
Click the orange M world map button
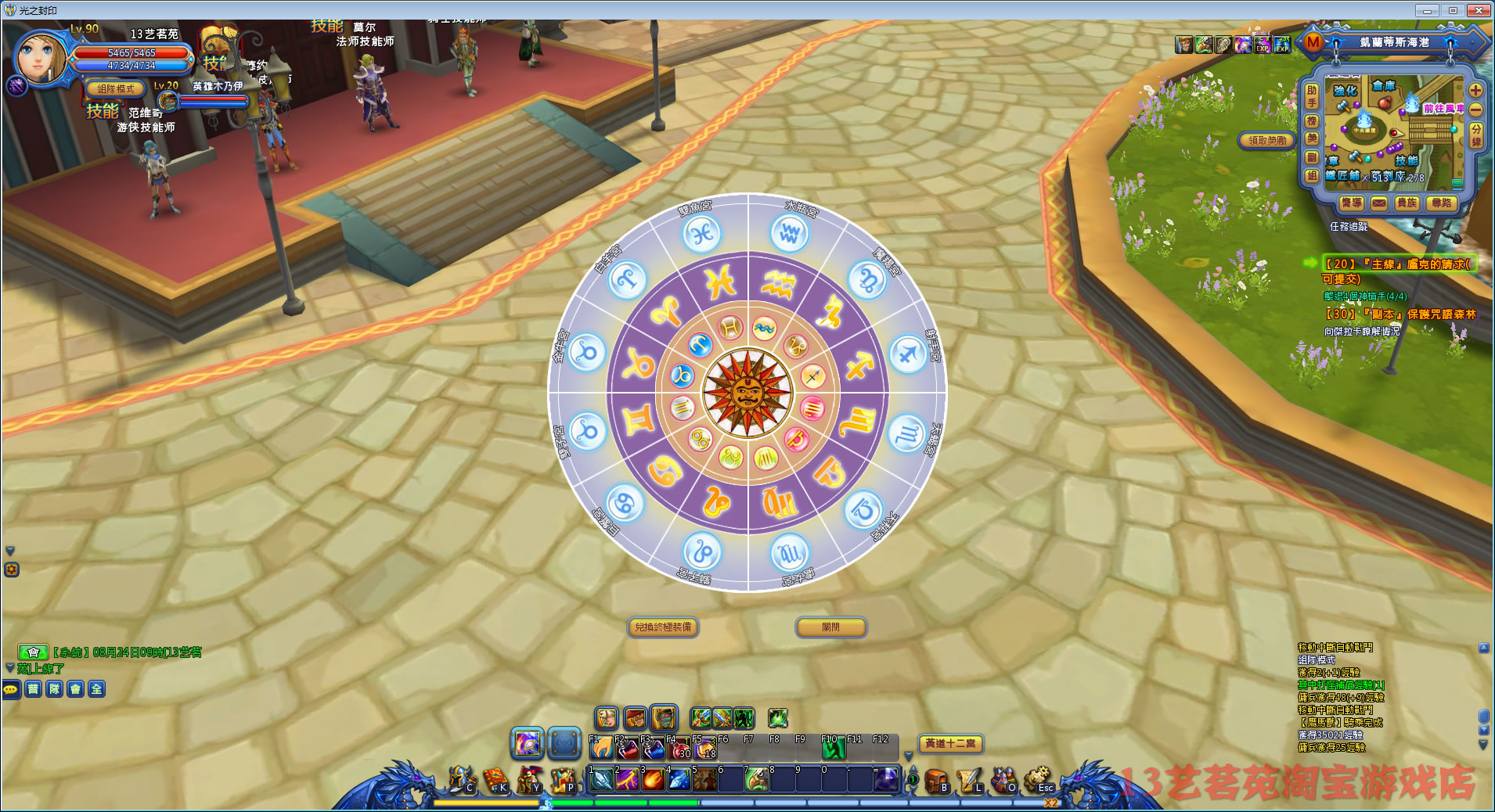click(1313, 42)
